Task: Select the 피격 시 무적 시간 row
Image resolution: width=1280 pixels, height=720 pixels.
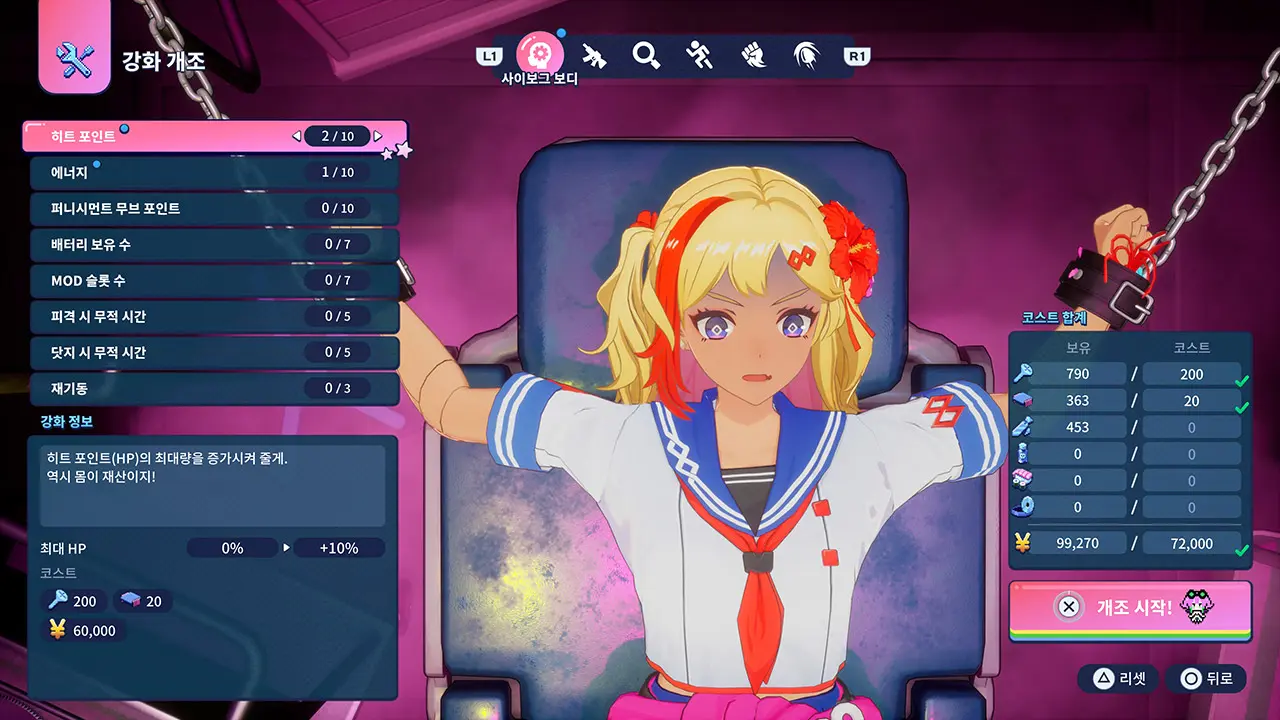Action: tap(200, 316)
